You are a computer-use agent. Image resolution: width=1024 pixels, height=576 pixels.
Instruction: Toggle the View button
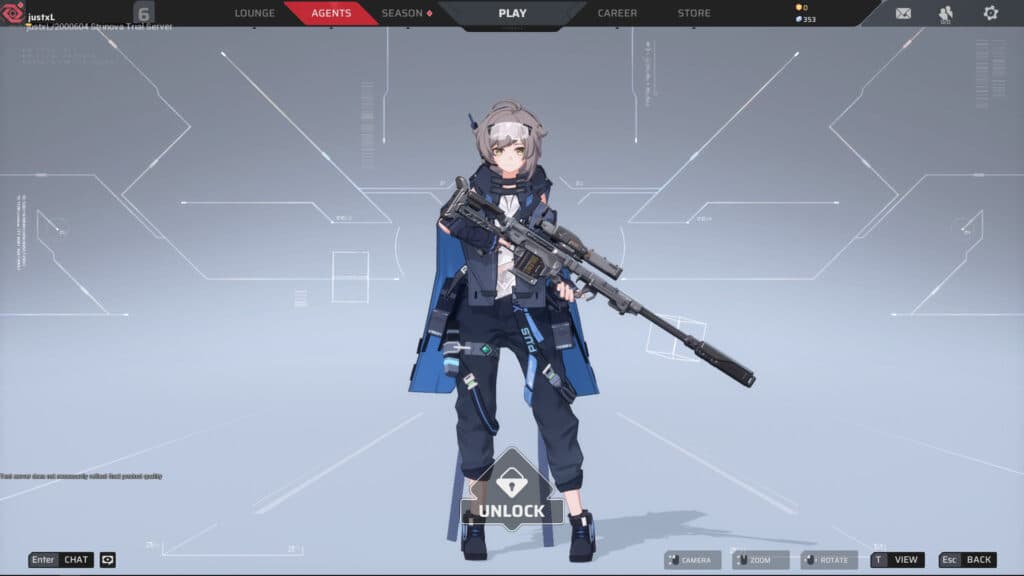897,560
